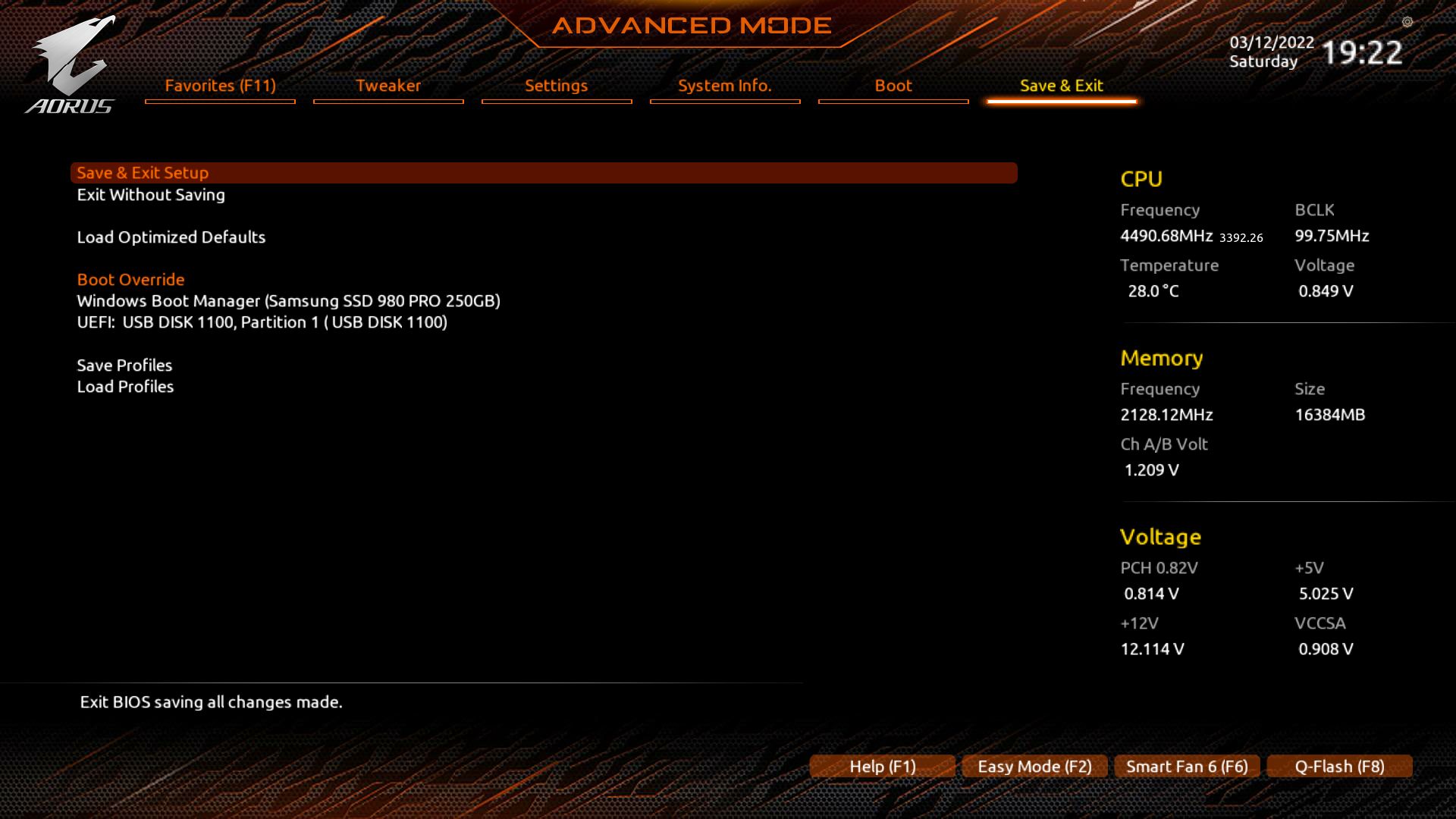The image size is (1456, 819).
Task: Open the System Info. tab
Action: (724, 86)
